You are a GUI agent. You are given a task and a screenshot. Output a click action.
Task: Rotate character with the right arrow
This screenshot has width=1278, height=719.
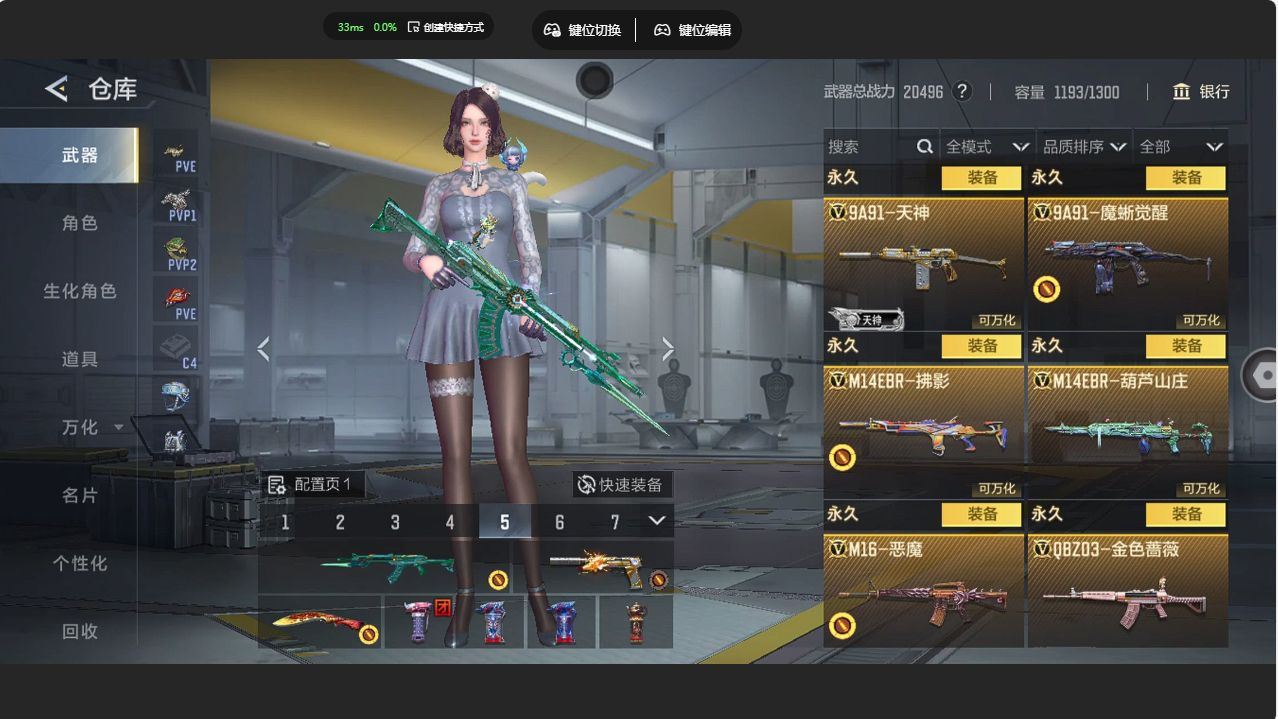667,349
